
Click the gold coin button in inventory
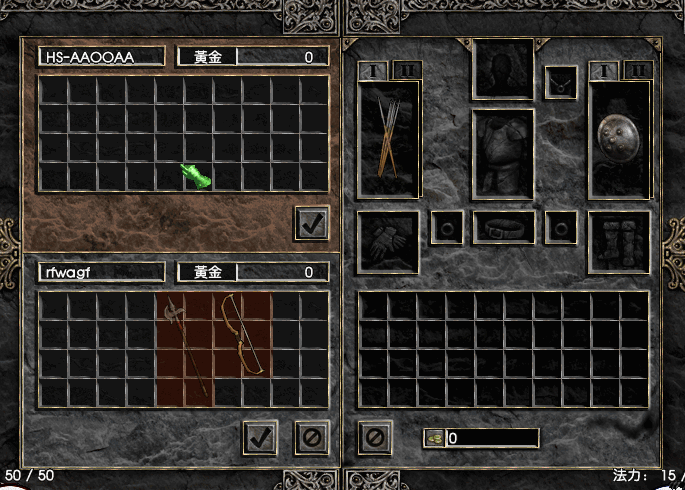pos(434,438)
